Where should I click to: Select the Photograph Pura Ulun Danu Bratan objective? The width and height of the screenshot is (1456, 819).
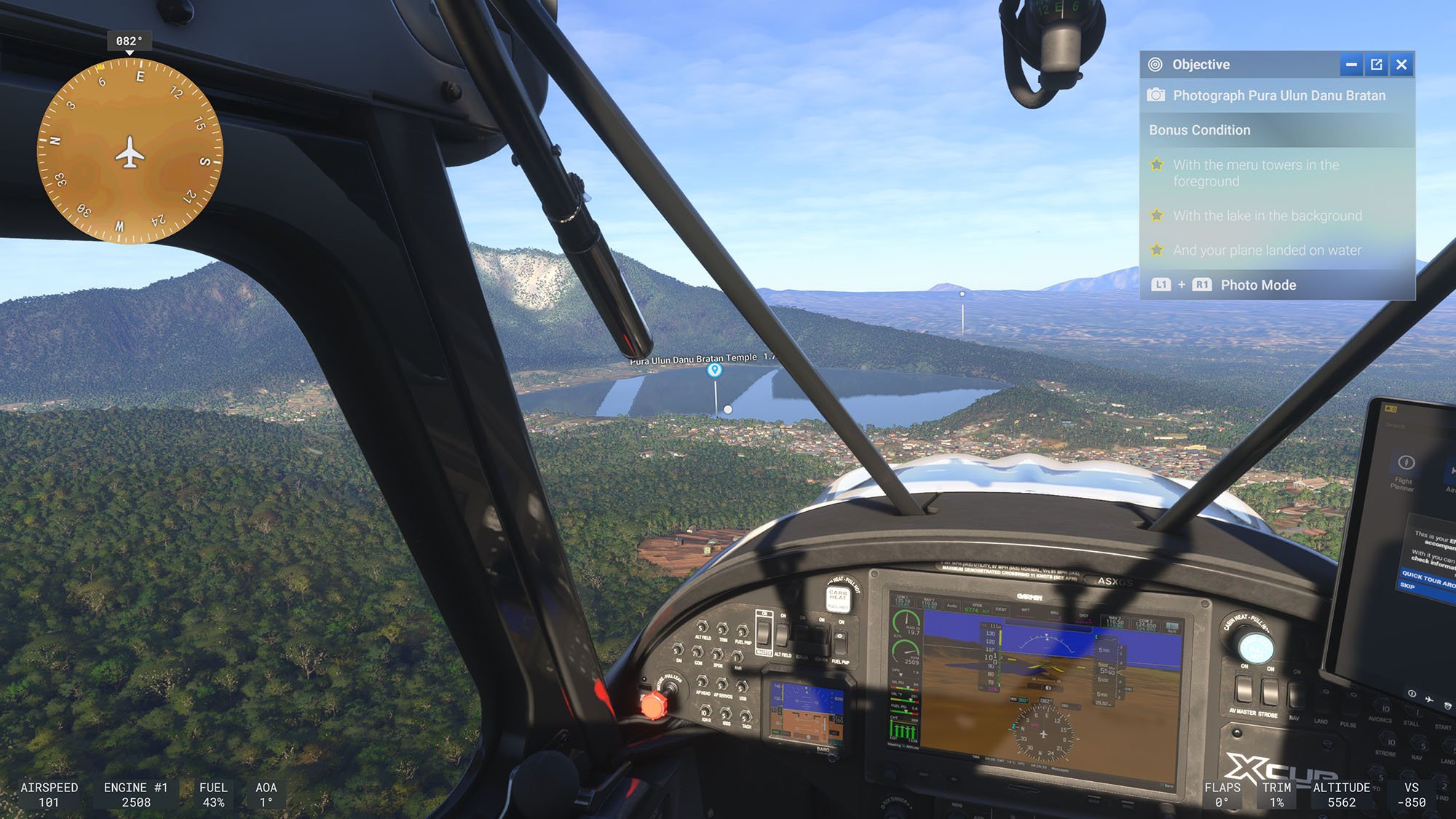(x=1278, y=95)
